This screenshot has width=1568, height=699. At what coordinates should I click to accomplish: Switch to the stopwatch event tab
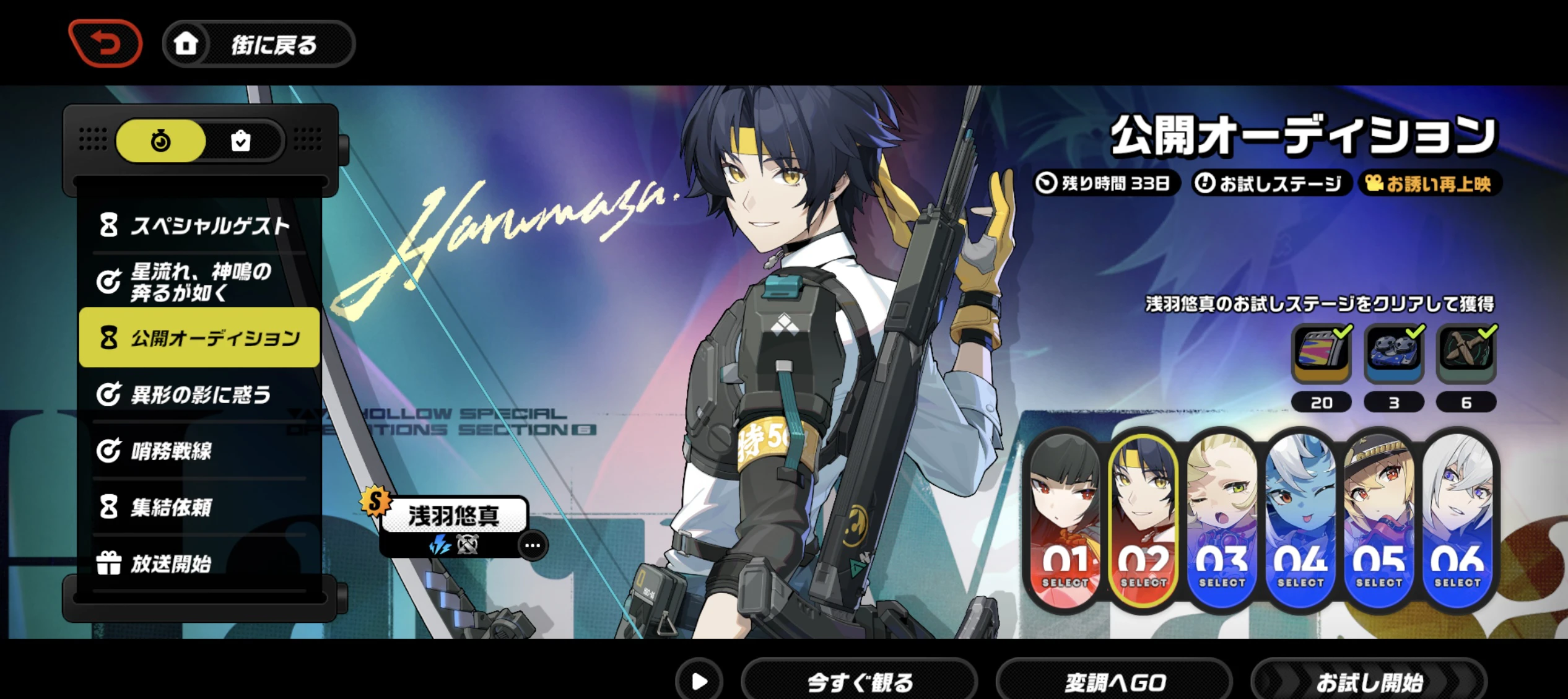(160, 141)
